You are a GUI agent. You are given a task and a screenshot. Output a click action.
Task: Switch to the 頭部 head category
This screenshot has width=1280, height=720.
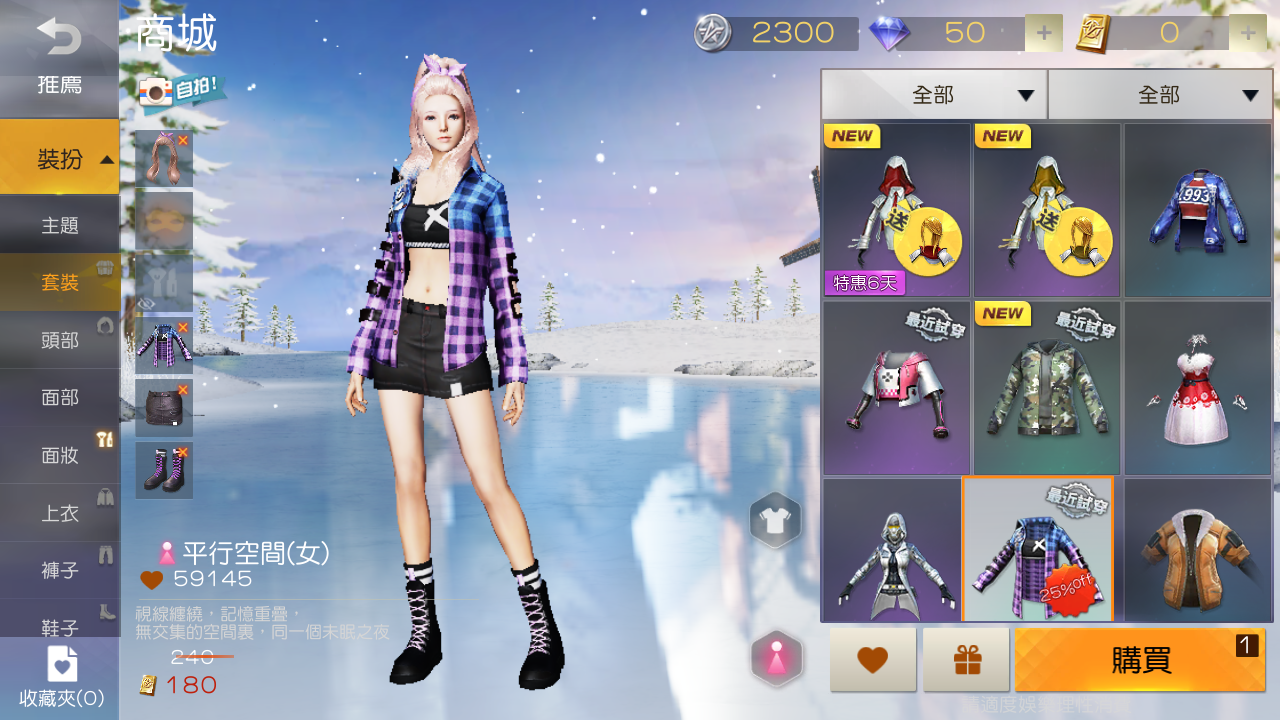click(60, 341)
